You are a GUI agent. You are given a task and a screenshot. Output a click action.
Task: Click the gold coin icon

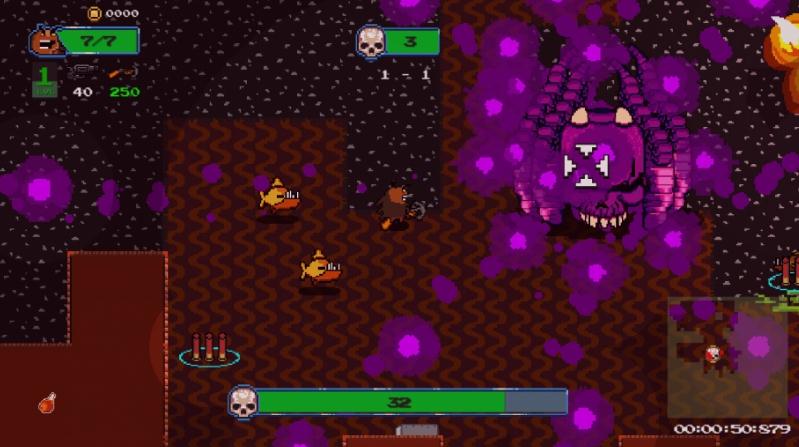click(x=94, y=13)
